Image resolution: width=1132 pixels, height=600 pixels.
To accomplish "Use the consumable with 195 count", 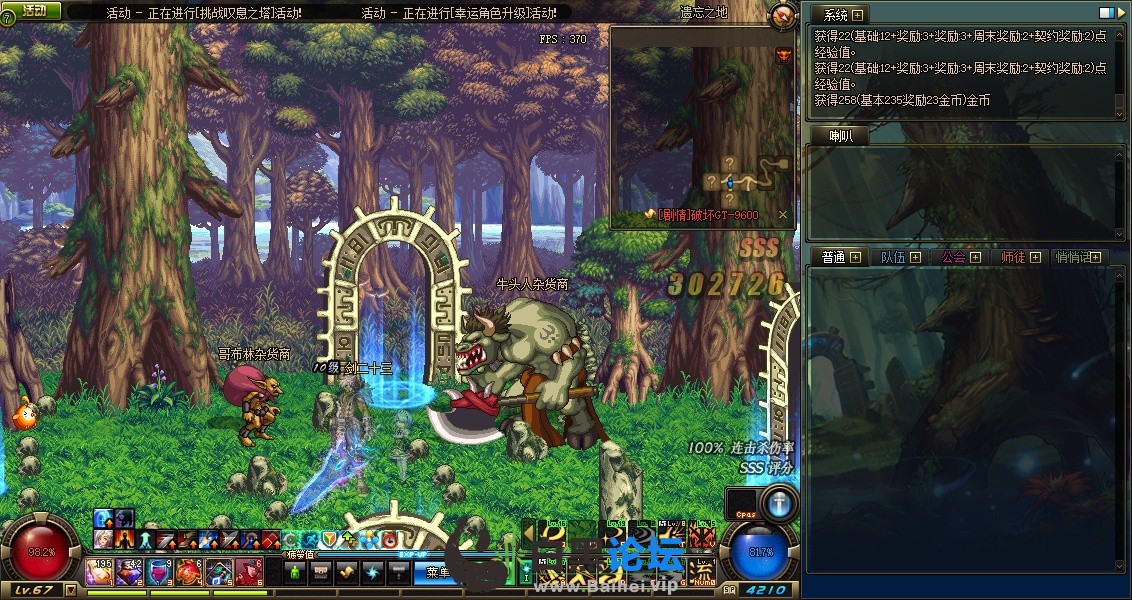I will [100, 572].
